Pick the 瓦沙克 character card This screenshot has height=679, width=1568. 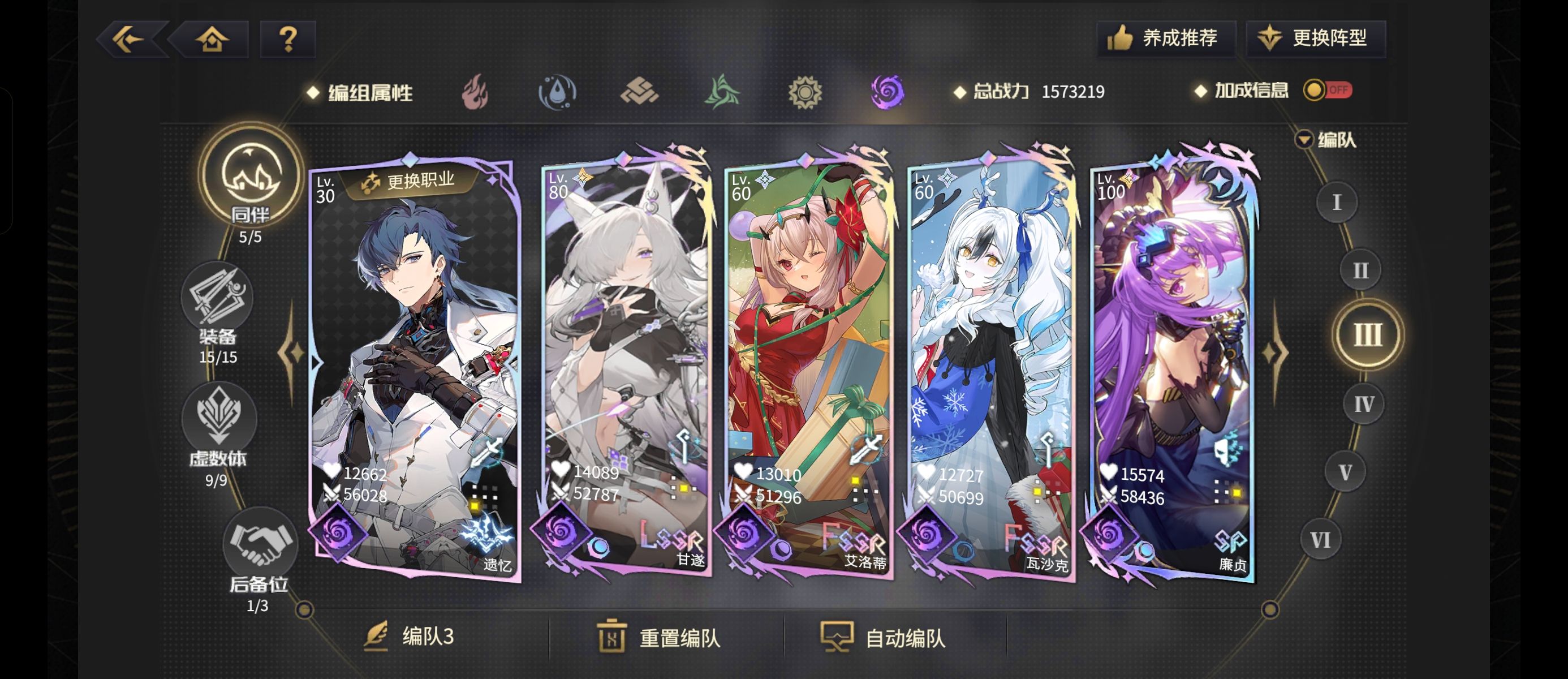991,366
